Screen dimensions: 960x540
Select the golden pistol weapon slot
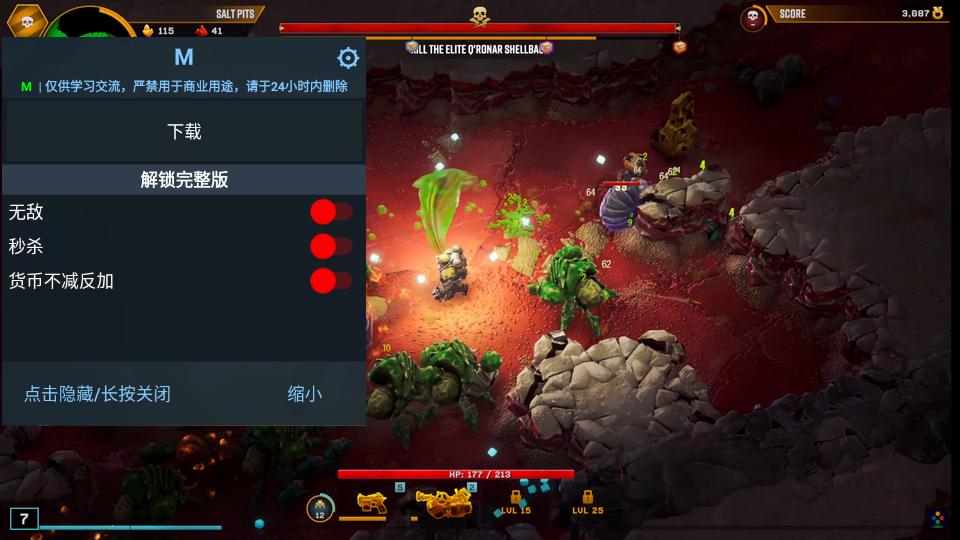pos(372,503)
